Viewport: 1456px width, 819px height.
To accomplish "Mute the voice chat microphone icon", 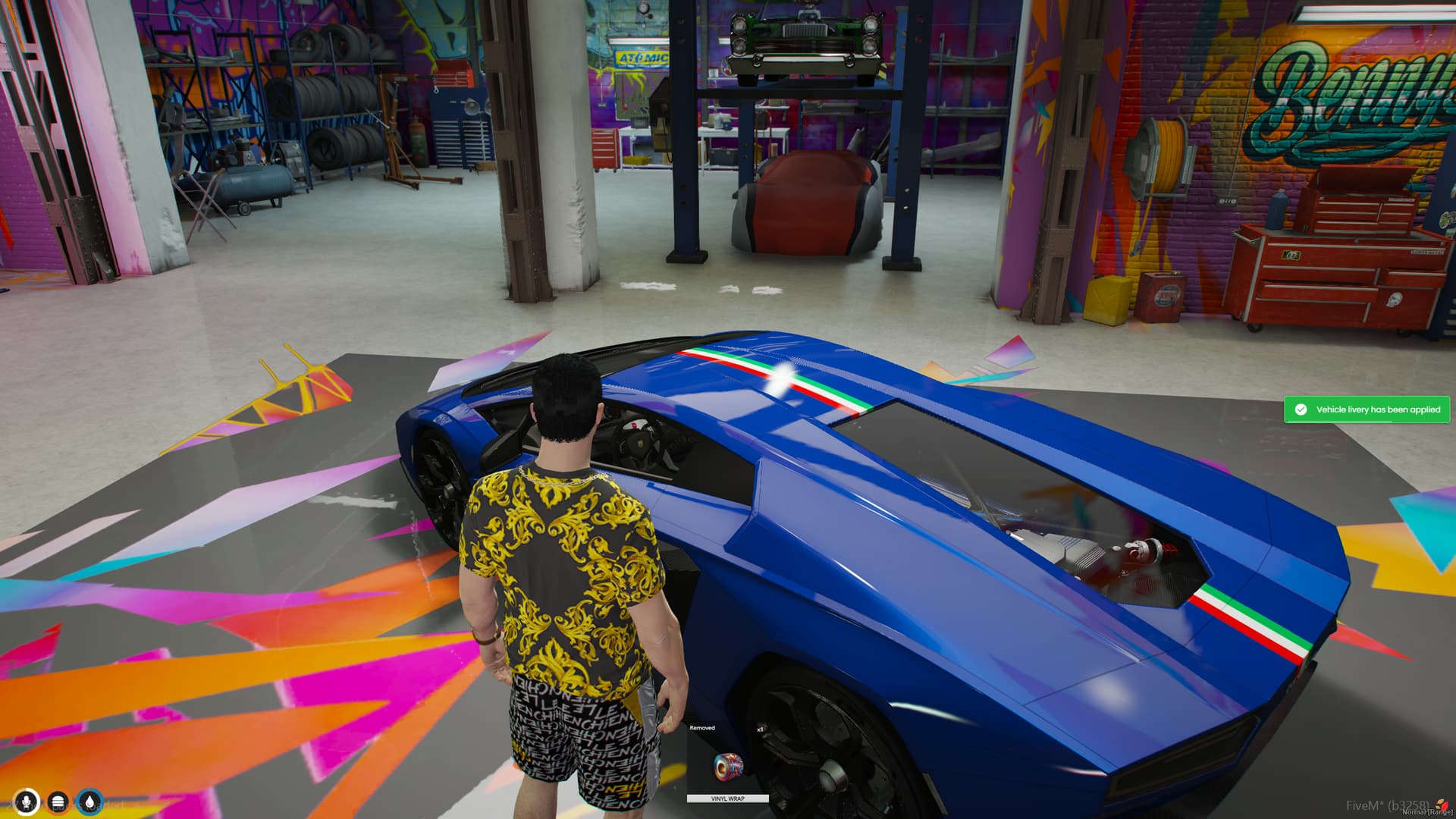I will point(27,802).
